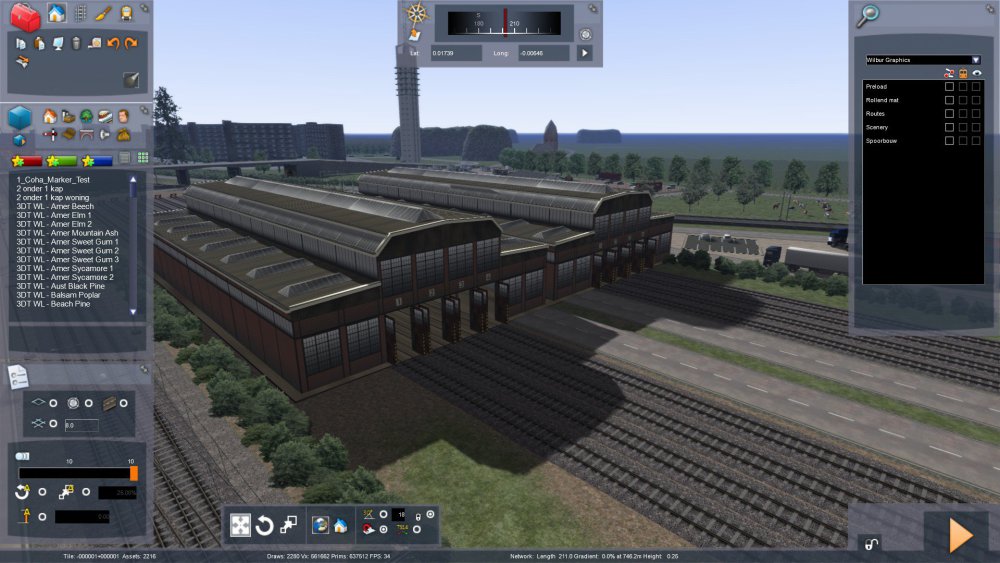Screen dimensions: 1000x563
Task: Activate the rotate object tool
Action: 265,525
